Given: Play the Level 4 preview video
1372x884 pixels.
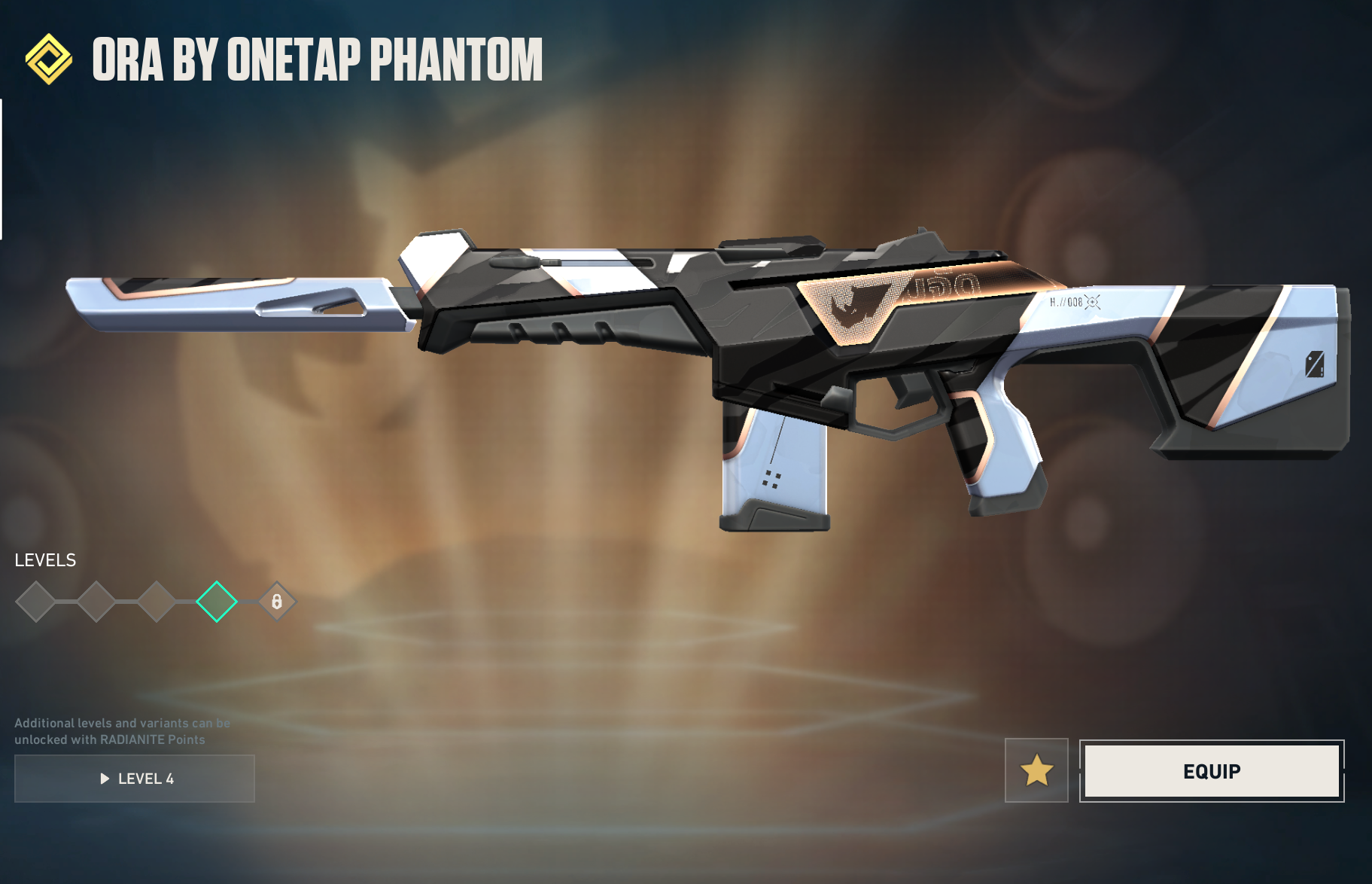Looking at the screenshot, I should pyautogui.click(x=135, y=779).
